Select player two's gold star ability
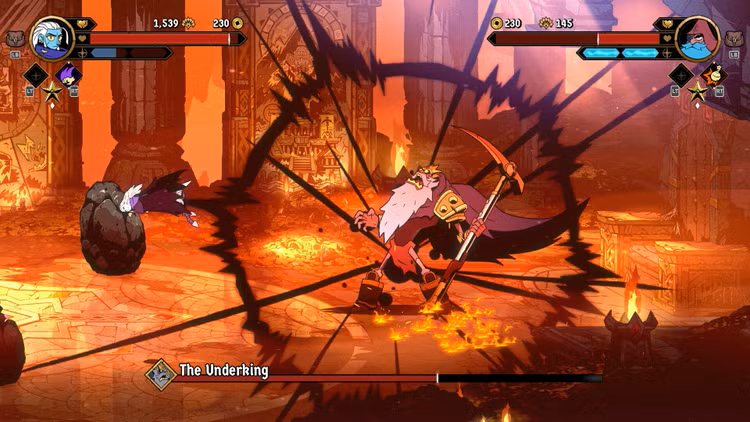The width and height of the screenshot is (750, 422). click(x=697, y=92)
